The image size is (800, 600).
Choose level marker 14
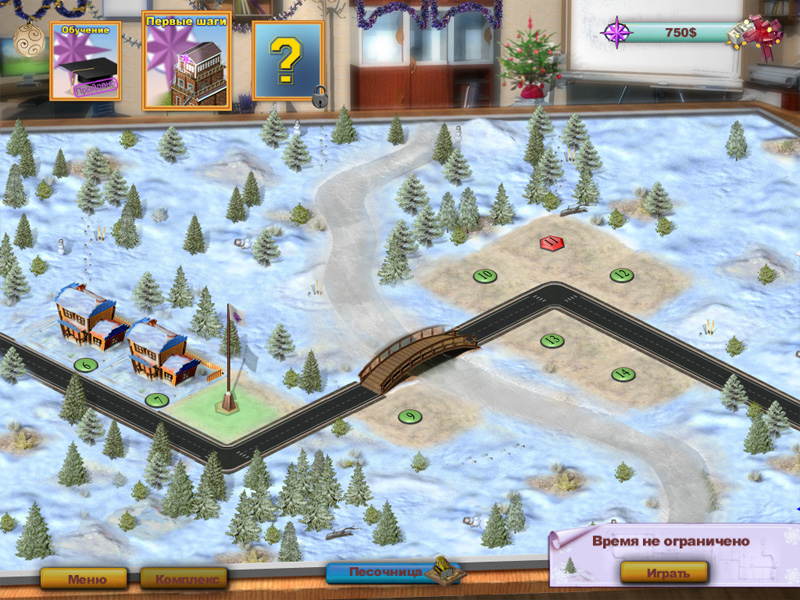pos(623,374)
